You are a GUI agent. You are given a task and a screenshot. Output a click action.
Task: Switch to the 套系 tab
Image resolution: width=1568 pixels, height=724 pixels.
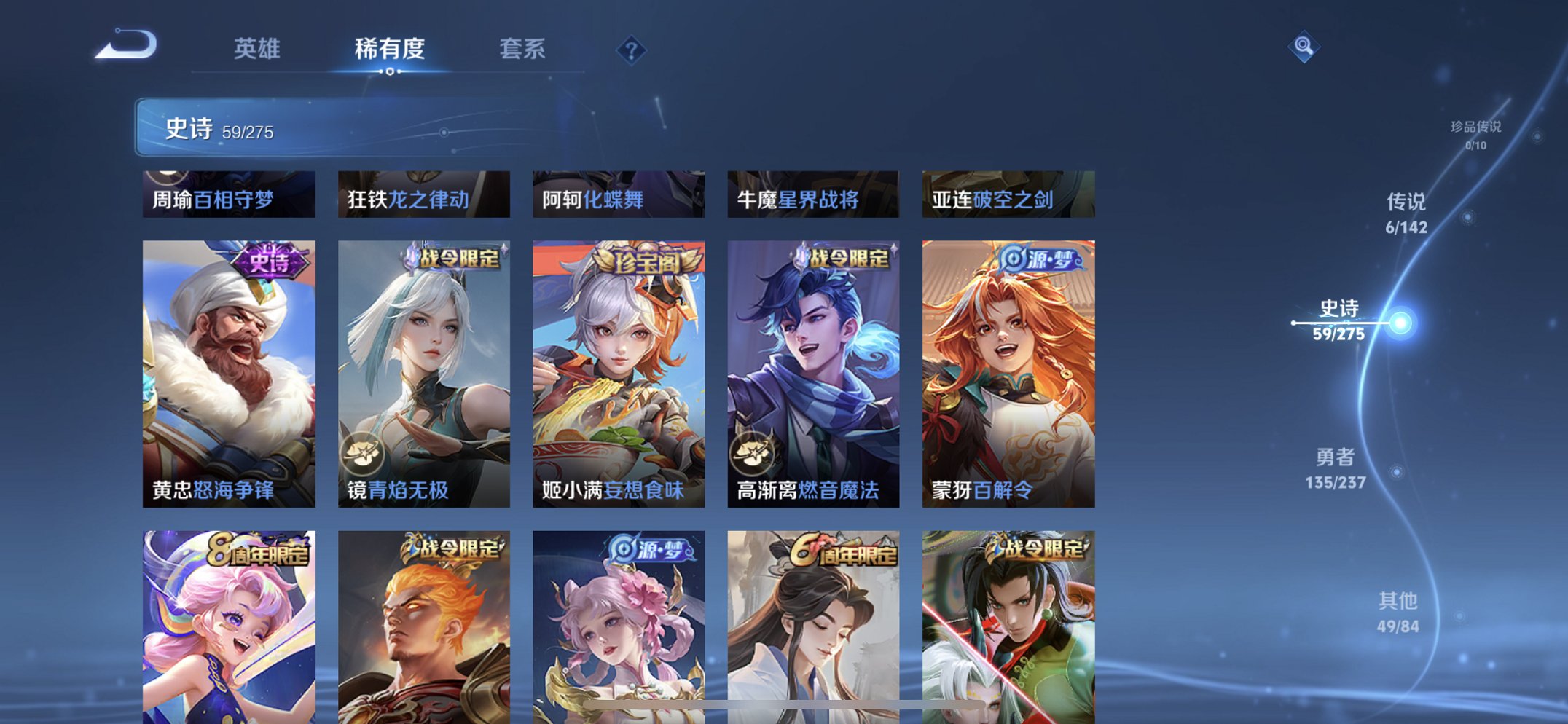coord(523,48)
